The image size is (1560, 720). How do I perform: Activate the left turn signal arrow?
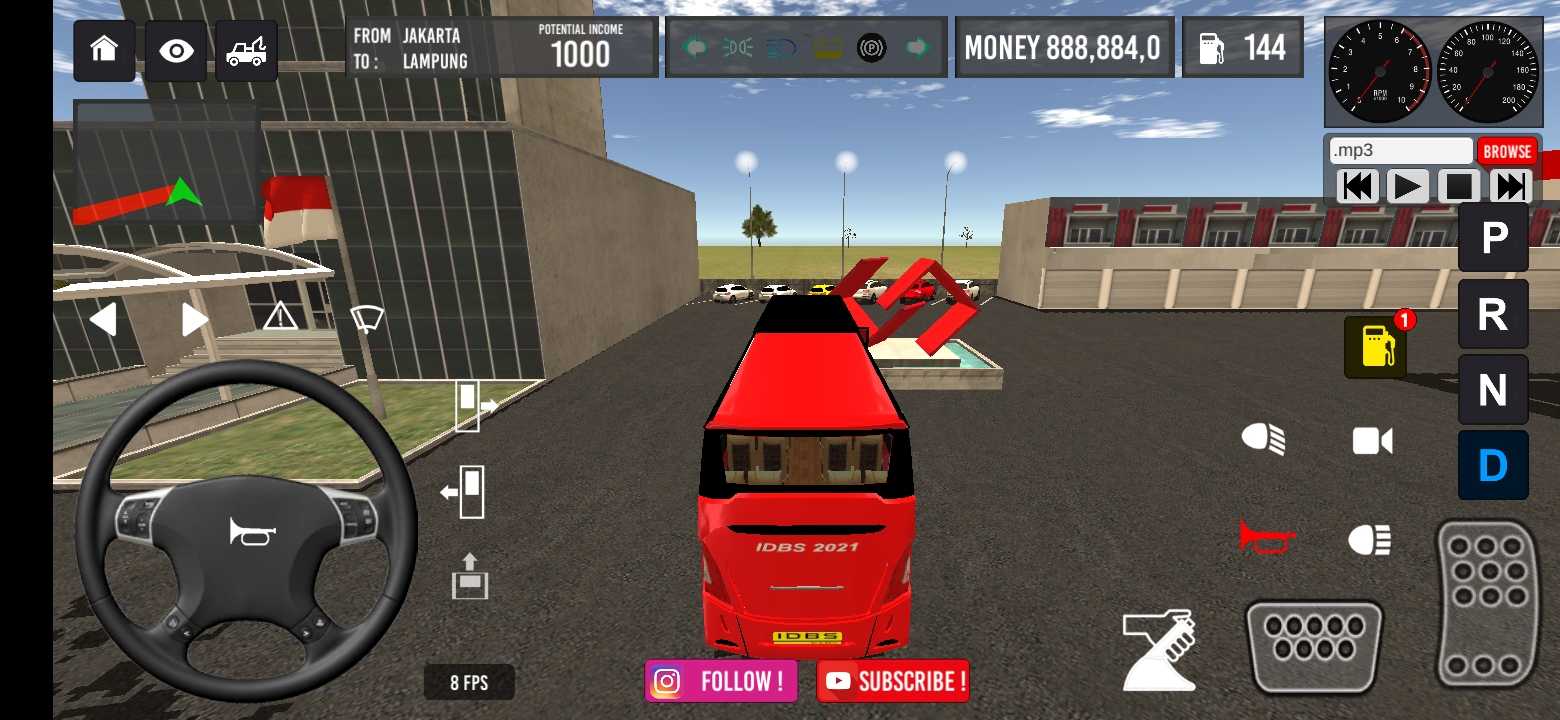coord(103,320)
